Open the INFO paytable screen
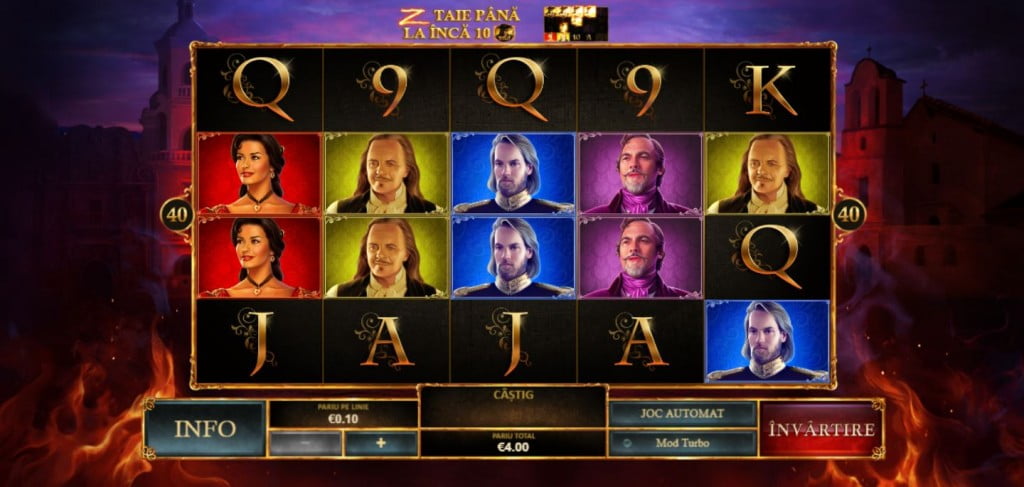Image resolution: width=1024 pixels, height=487 pixels. tap(205, 429)
